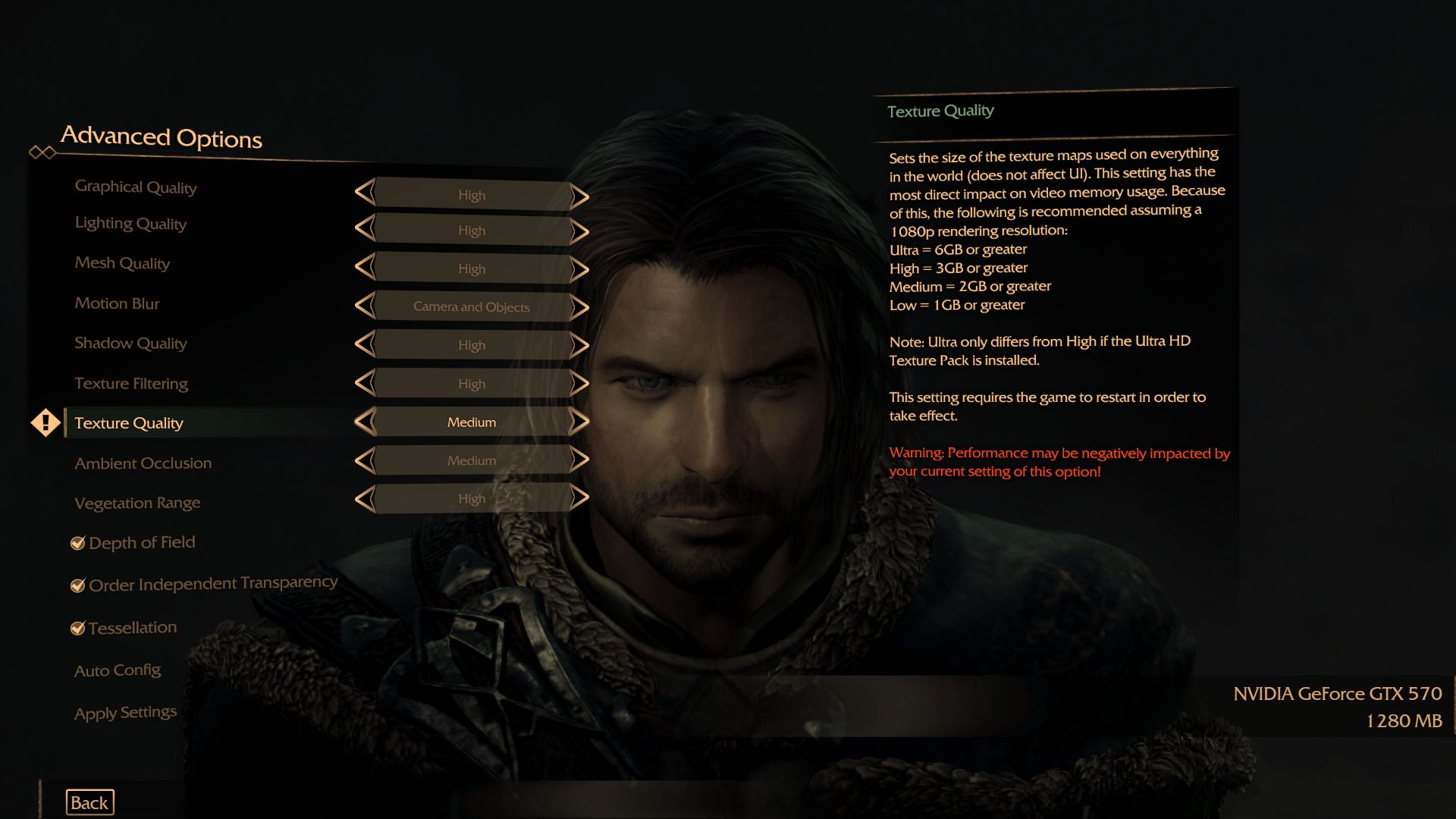Select the Texture Quality settings row
The height and width of the screenshot is (819, 1456).
pyautogui.click(x=129, y=422)
